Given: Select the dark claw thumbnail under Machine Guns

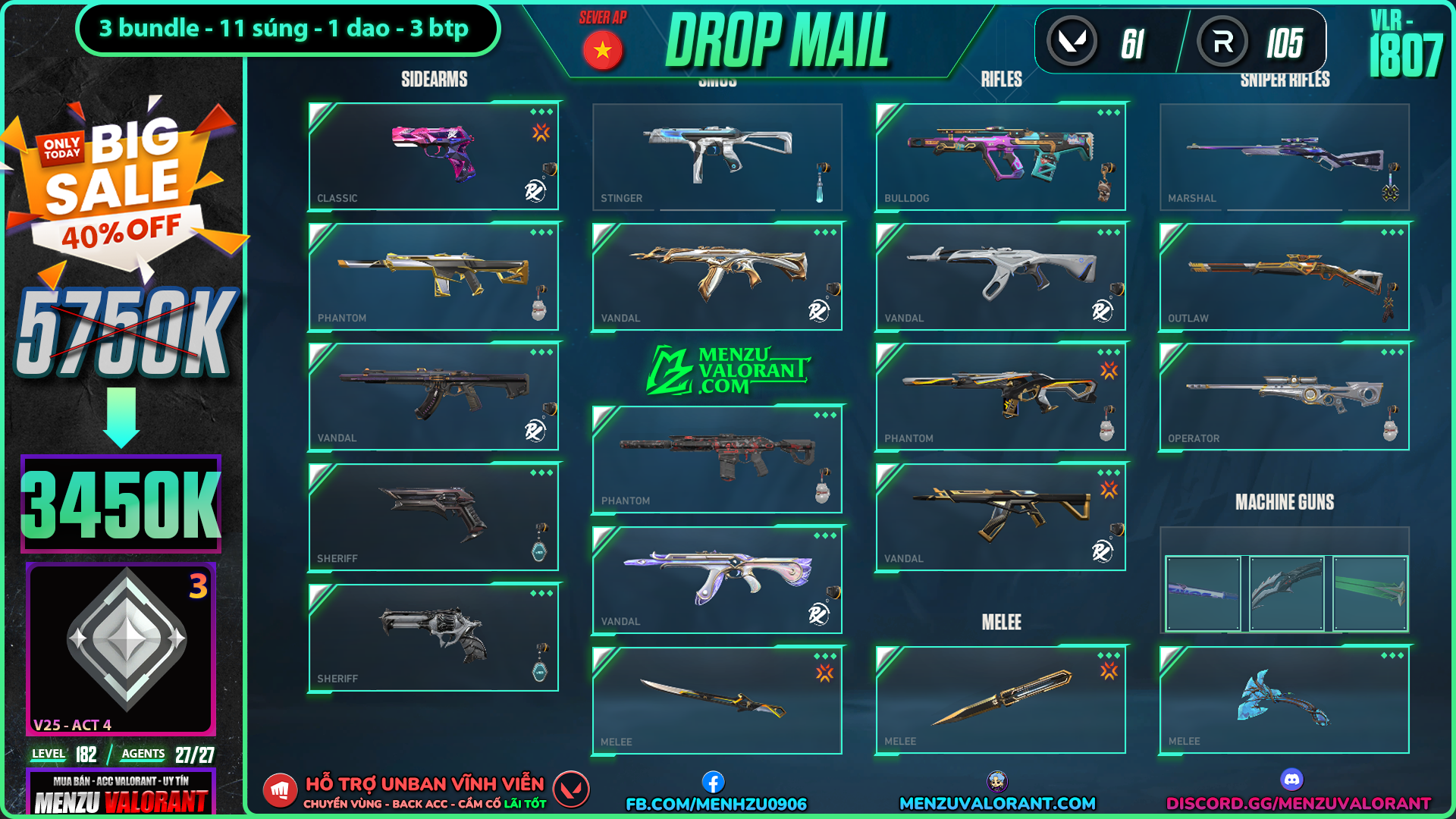Looking at the screenshot, I should (x=1286, y=594).
